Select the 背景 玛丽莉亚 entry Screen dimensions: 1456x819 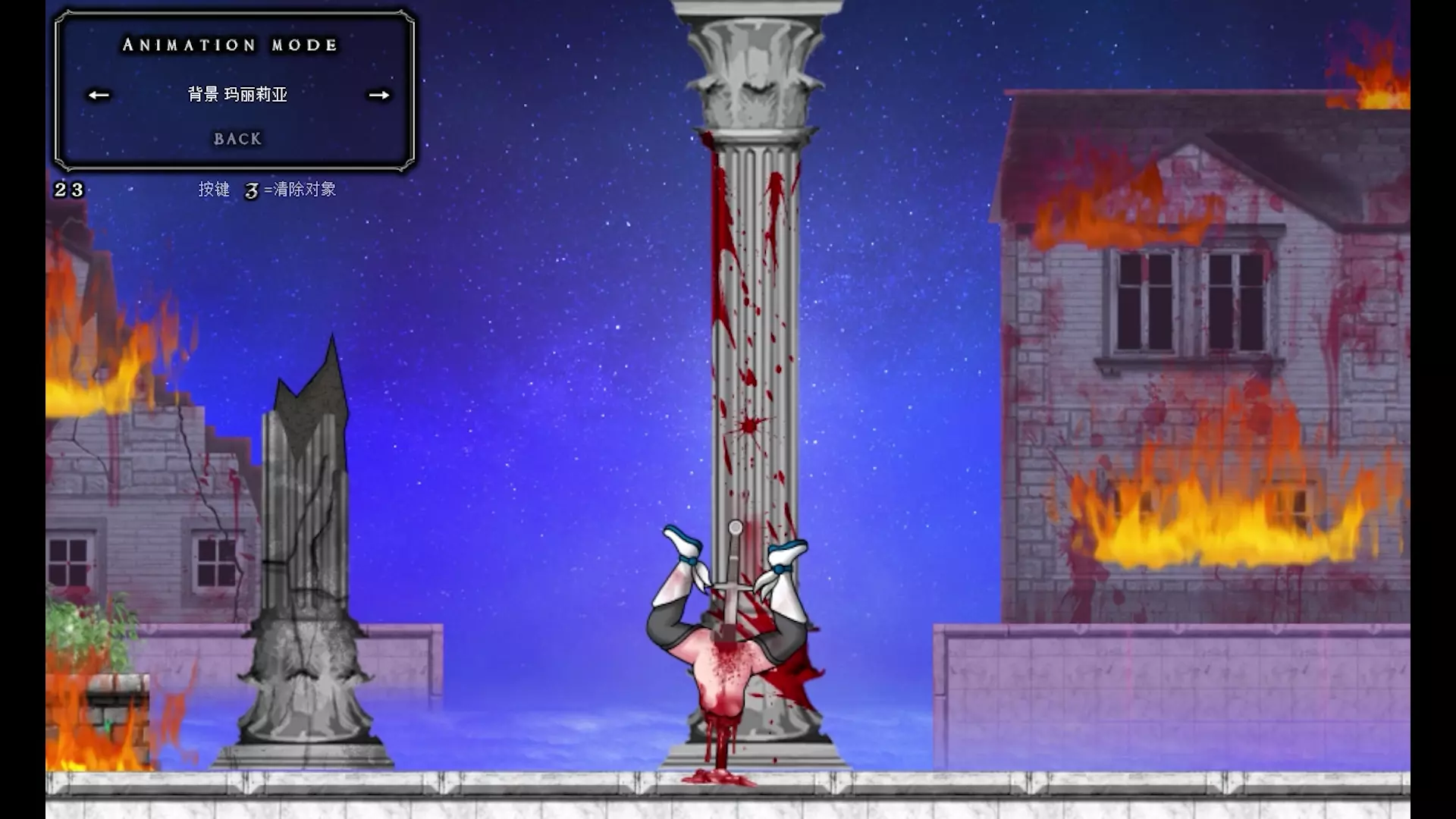[237, 94]
